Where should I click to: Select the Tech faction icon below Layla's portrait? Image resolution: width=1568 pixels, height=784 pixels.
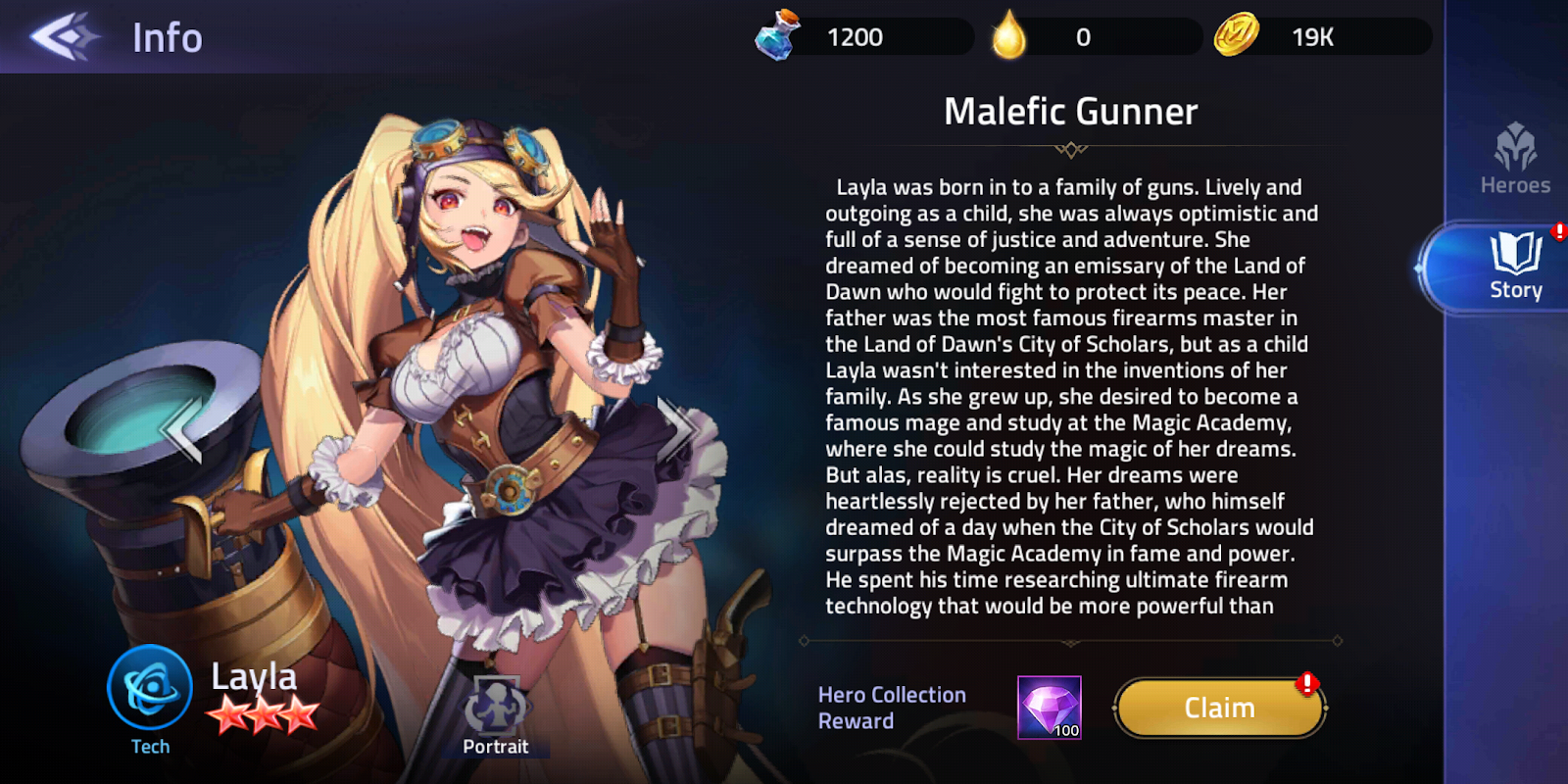[x=149, y=690]
